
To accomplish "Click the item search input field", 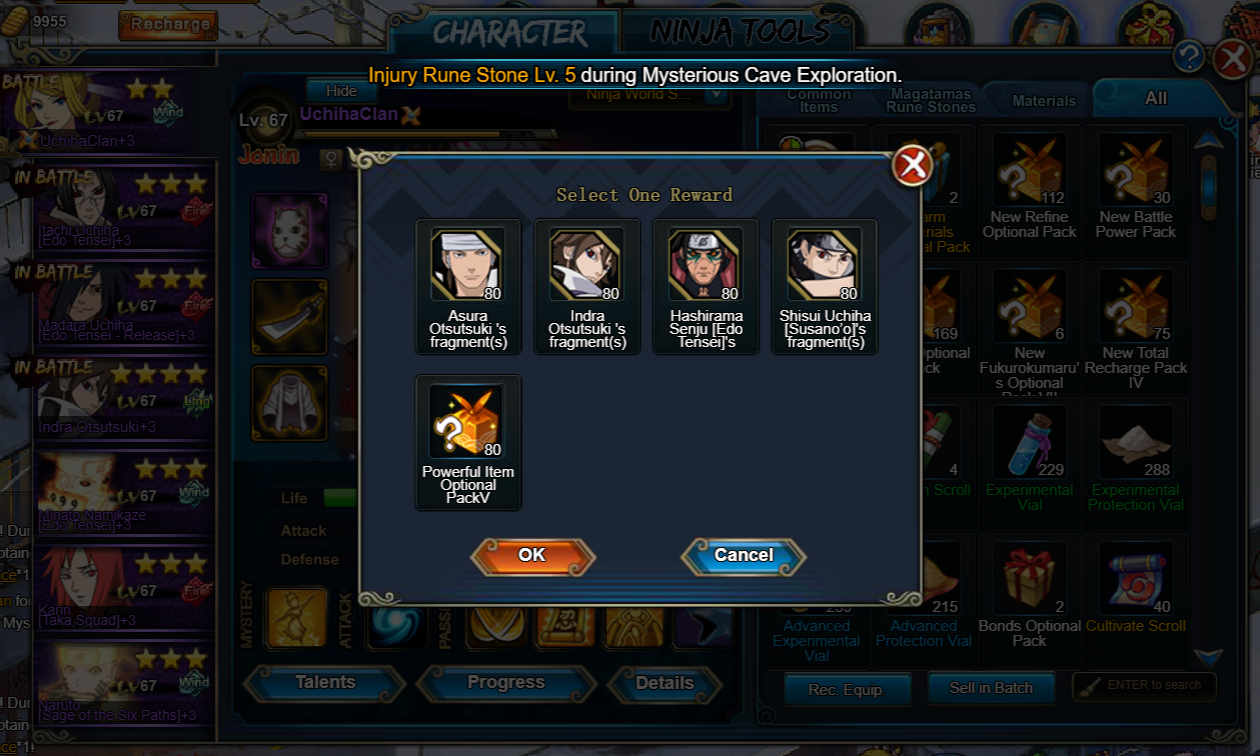I will [1150, 685].
